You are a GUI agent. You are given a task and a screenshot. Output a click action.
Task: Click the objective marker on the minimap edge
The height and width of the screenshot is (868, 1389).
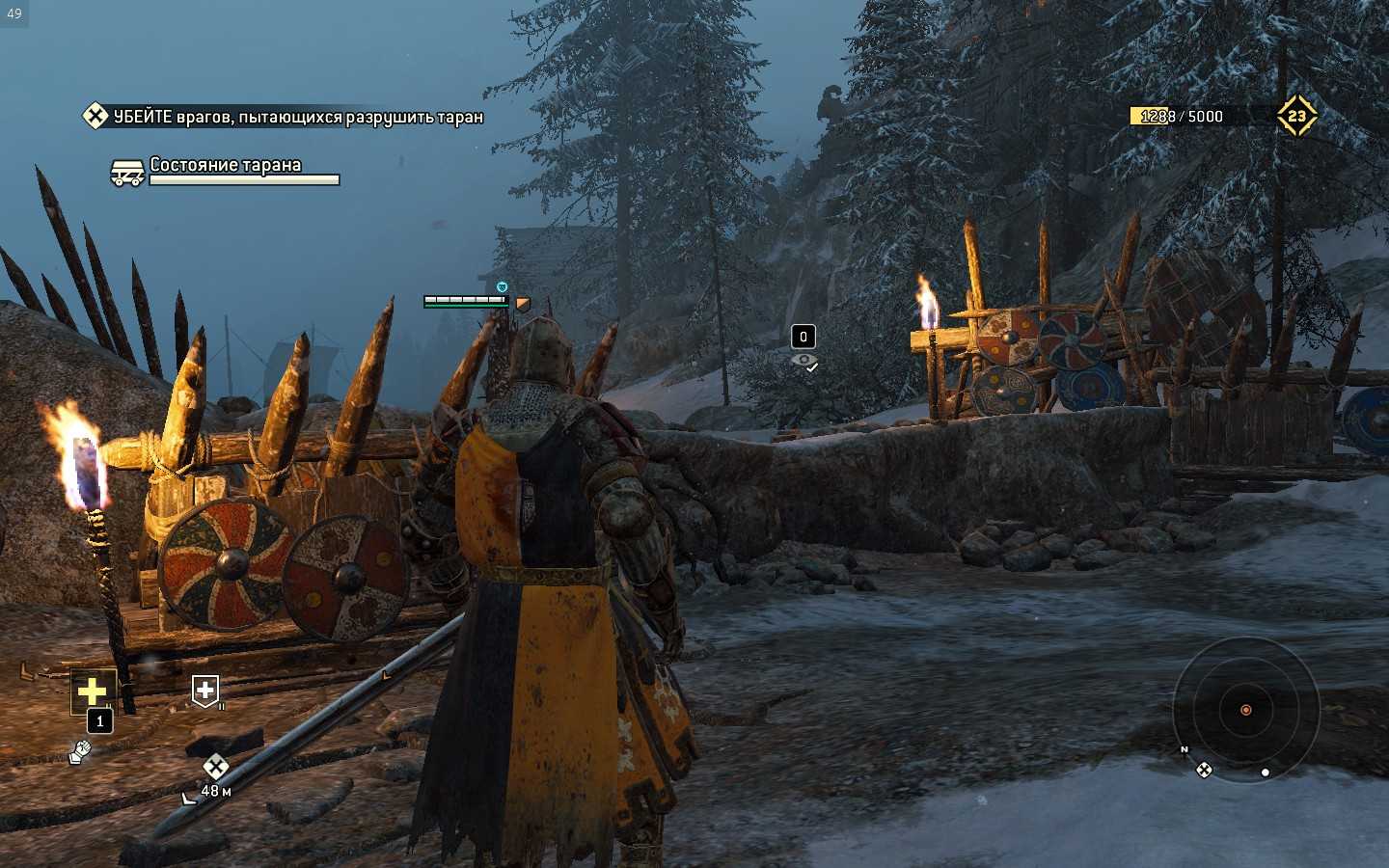(1204, 770)
